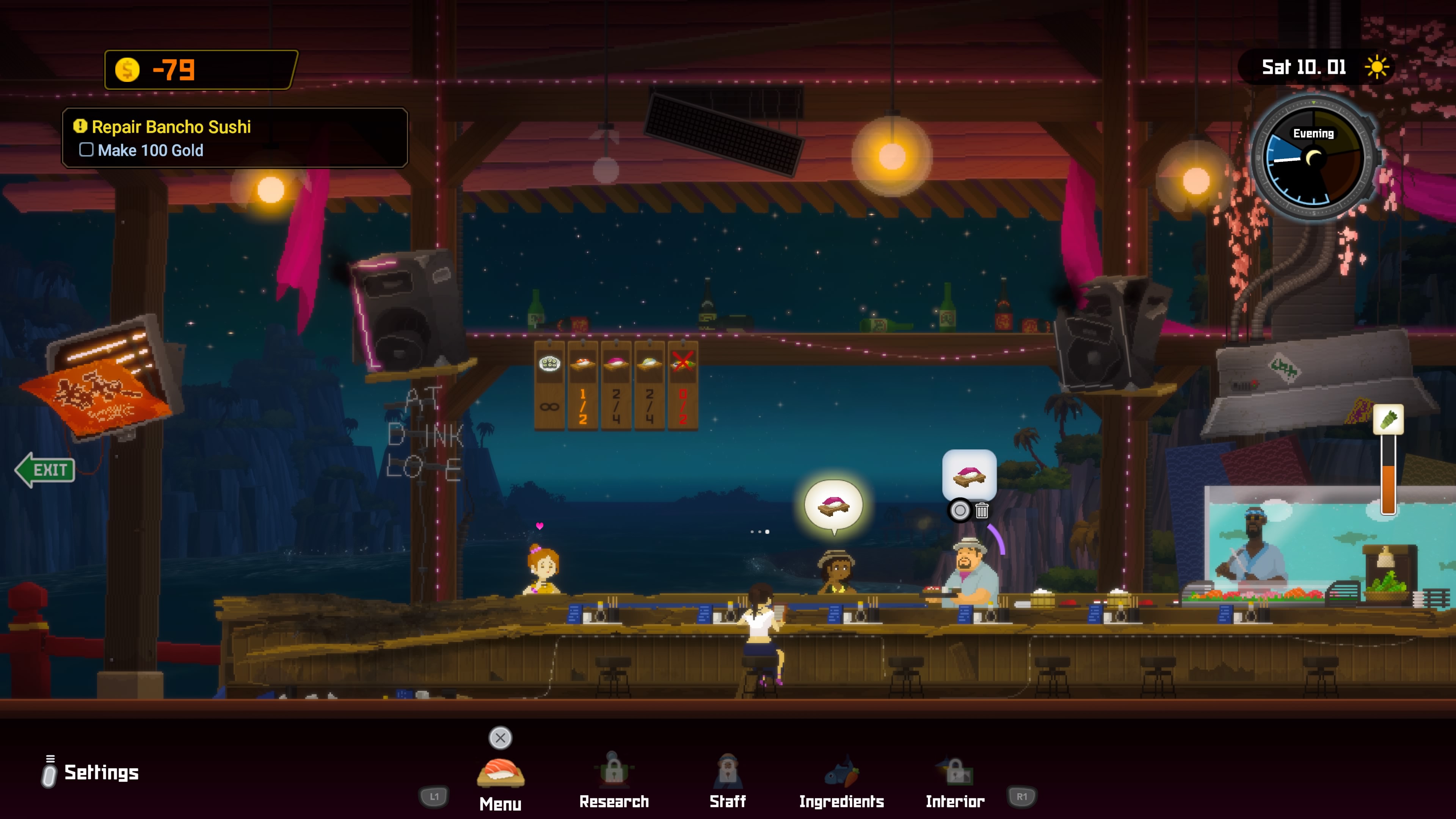1456x819 pixels.
Task: Open the Settings option
Action: pos(100,772)
